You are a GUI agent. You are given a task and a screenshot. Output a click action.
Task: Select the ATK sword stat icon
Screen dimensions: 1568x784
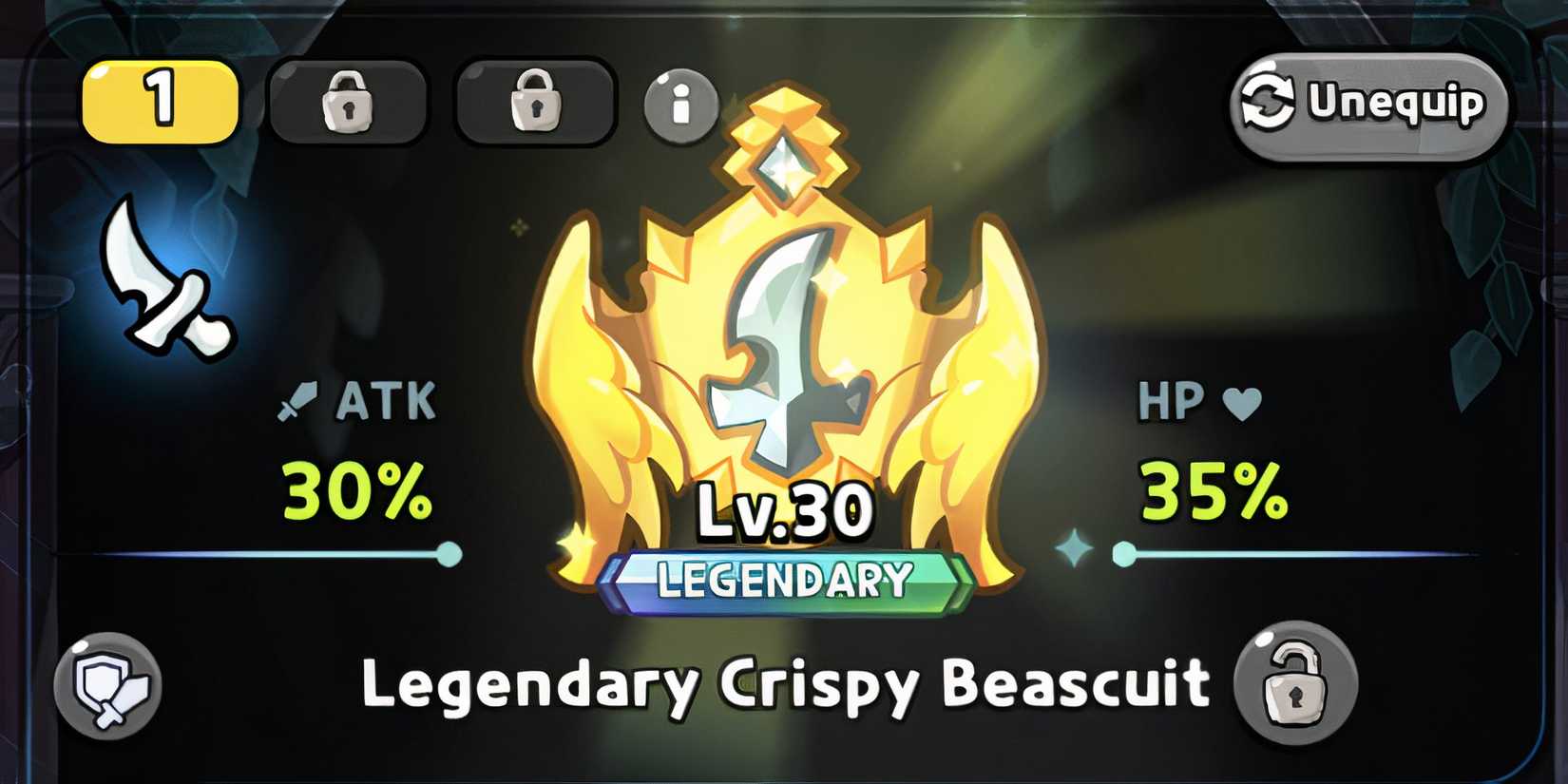[299, 401]
